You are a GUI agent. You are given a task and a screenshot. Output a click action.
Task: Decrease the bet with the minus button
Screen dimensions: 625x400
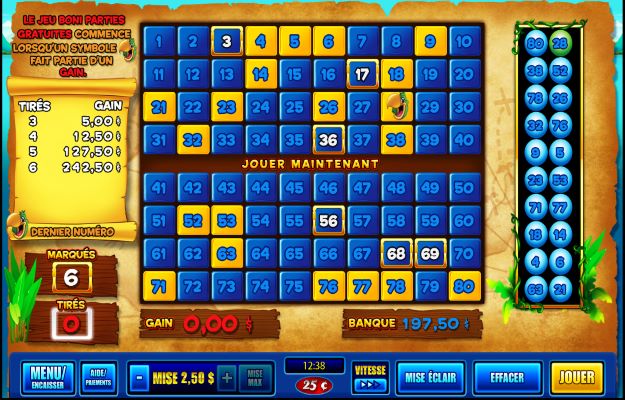point(138,378)
